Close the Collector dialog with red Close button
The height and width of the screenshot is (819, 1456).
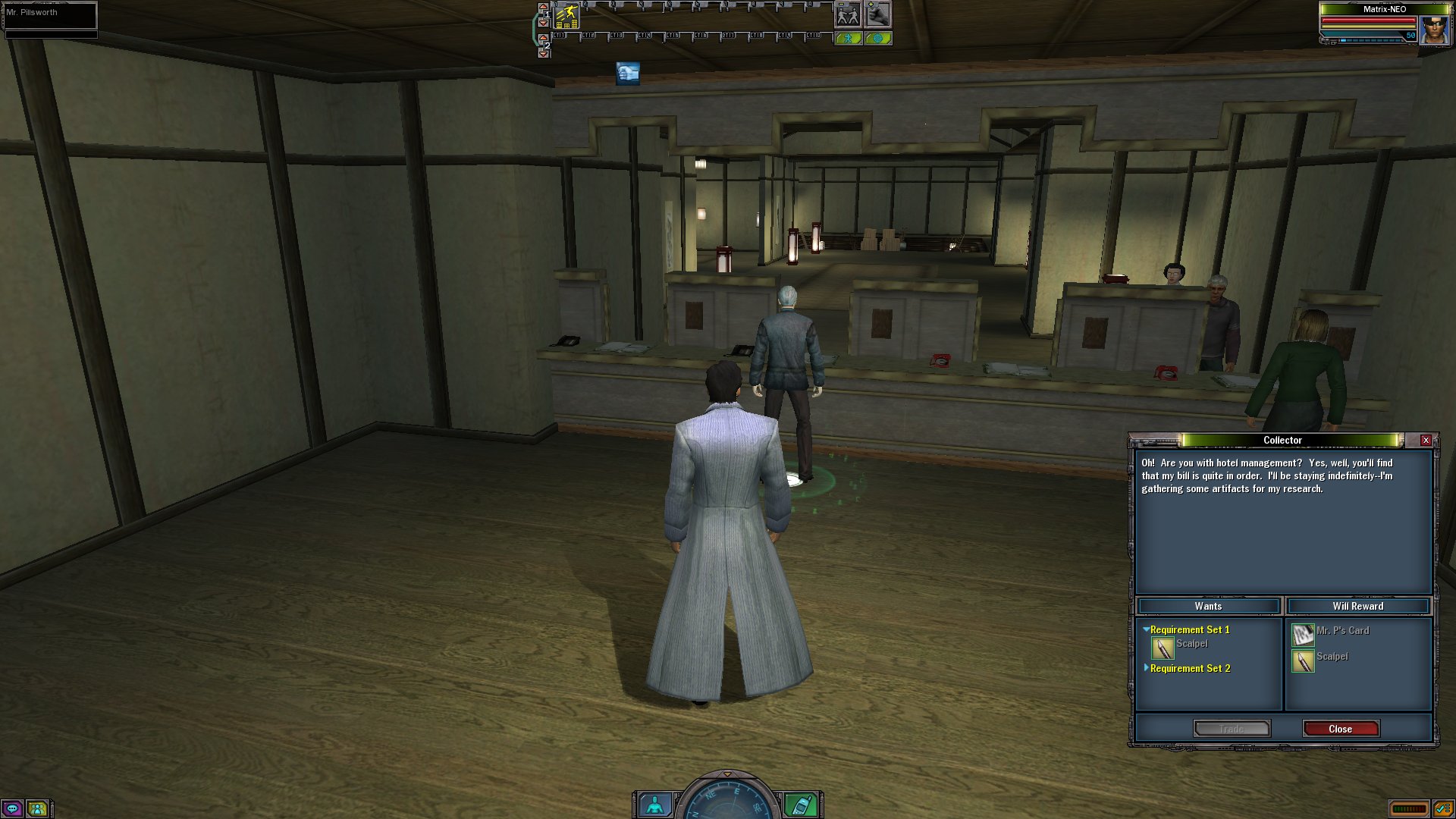click(x=1340, y=729)
